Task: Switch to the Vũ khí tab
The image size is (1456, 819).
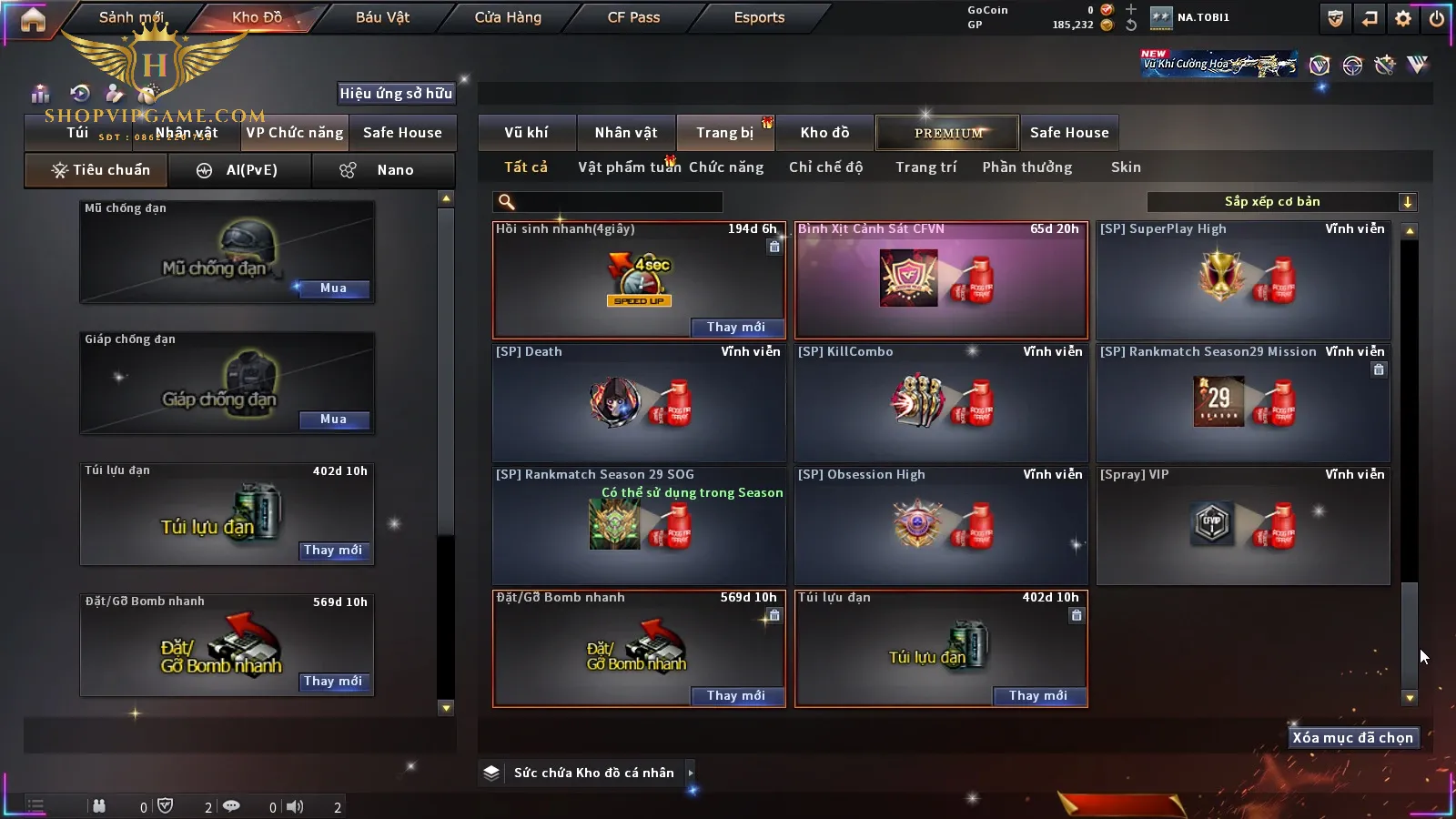Action: coord(526,133)
